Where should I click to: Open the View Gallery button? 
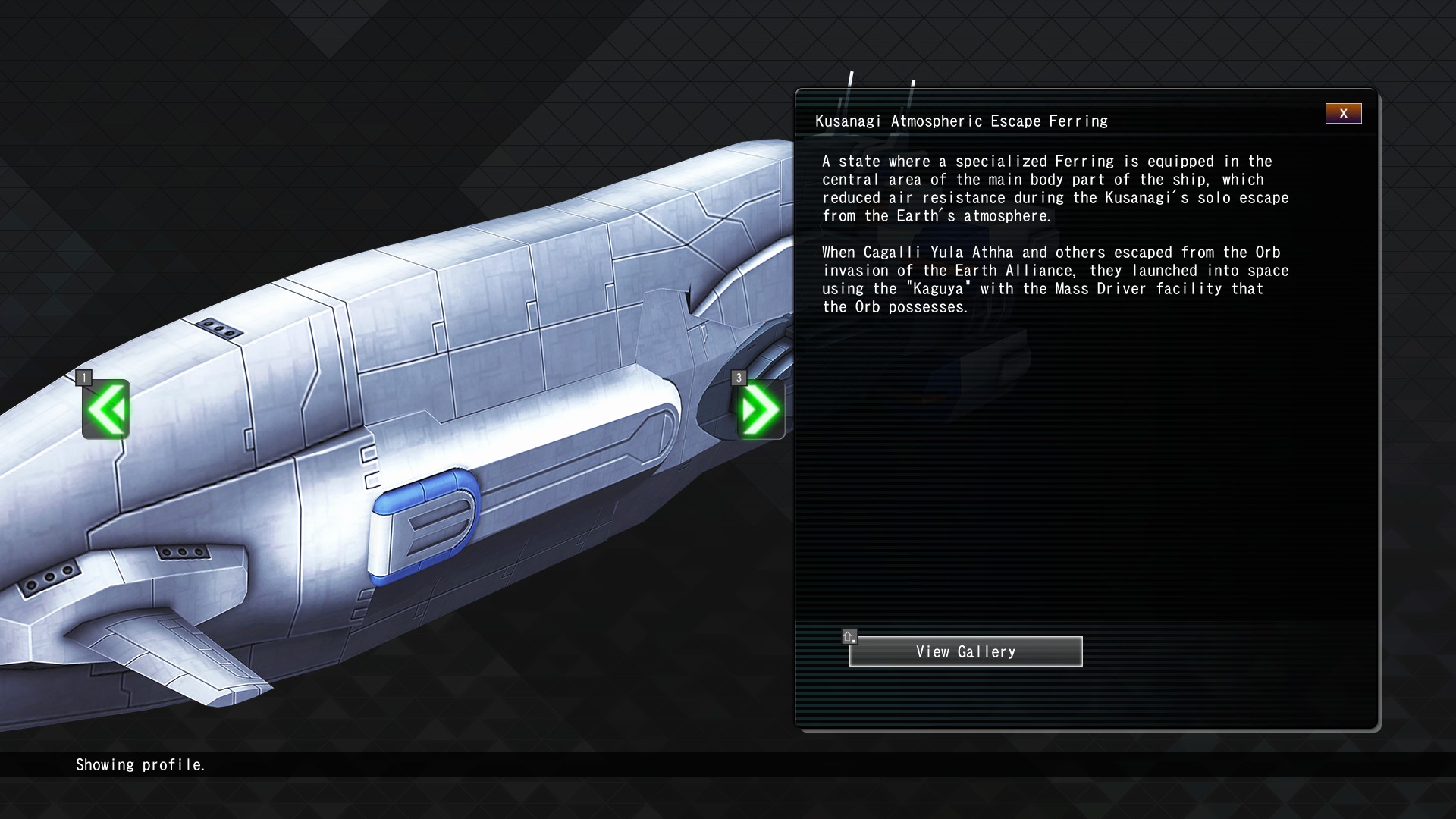pos(965,651)
